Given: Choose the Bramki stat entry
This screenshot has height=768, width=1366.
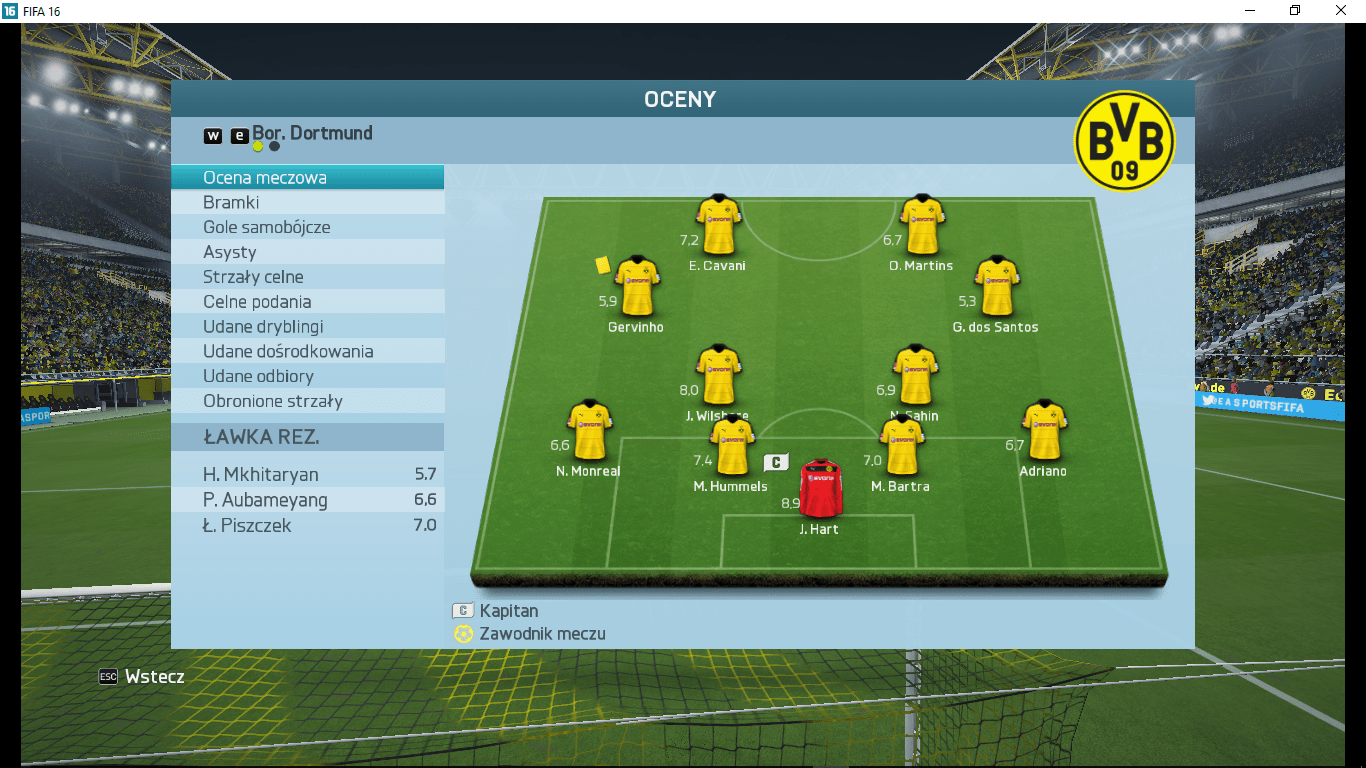Looking at the screenshot, I should (x=307, y=202).
